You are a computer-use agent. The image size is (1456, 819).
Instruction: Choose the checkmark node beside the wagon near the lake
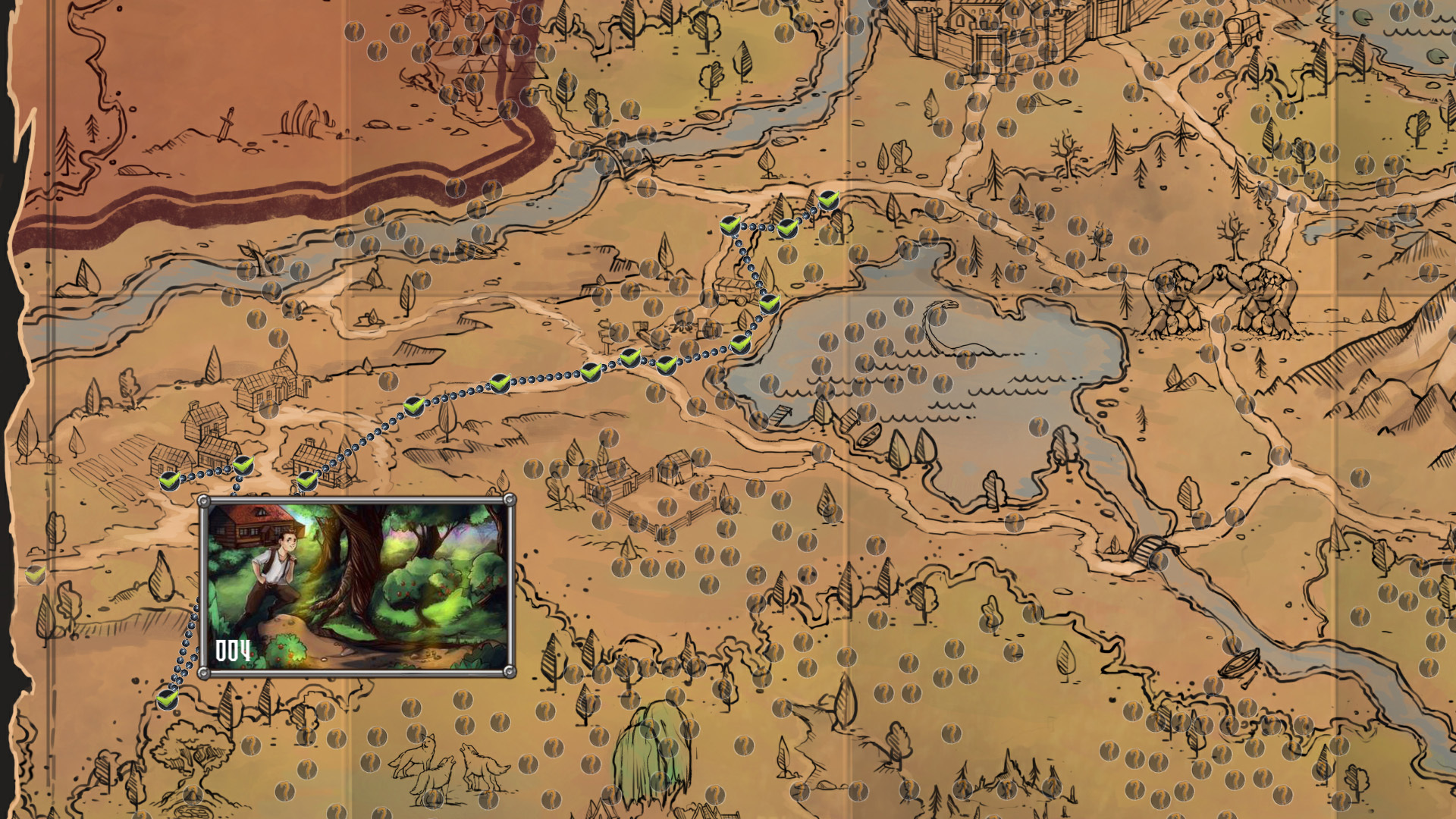(769, 303)
